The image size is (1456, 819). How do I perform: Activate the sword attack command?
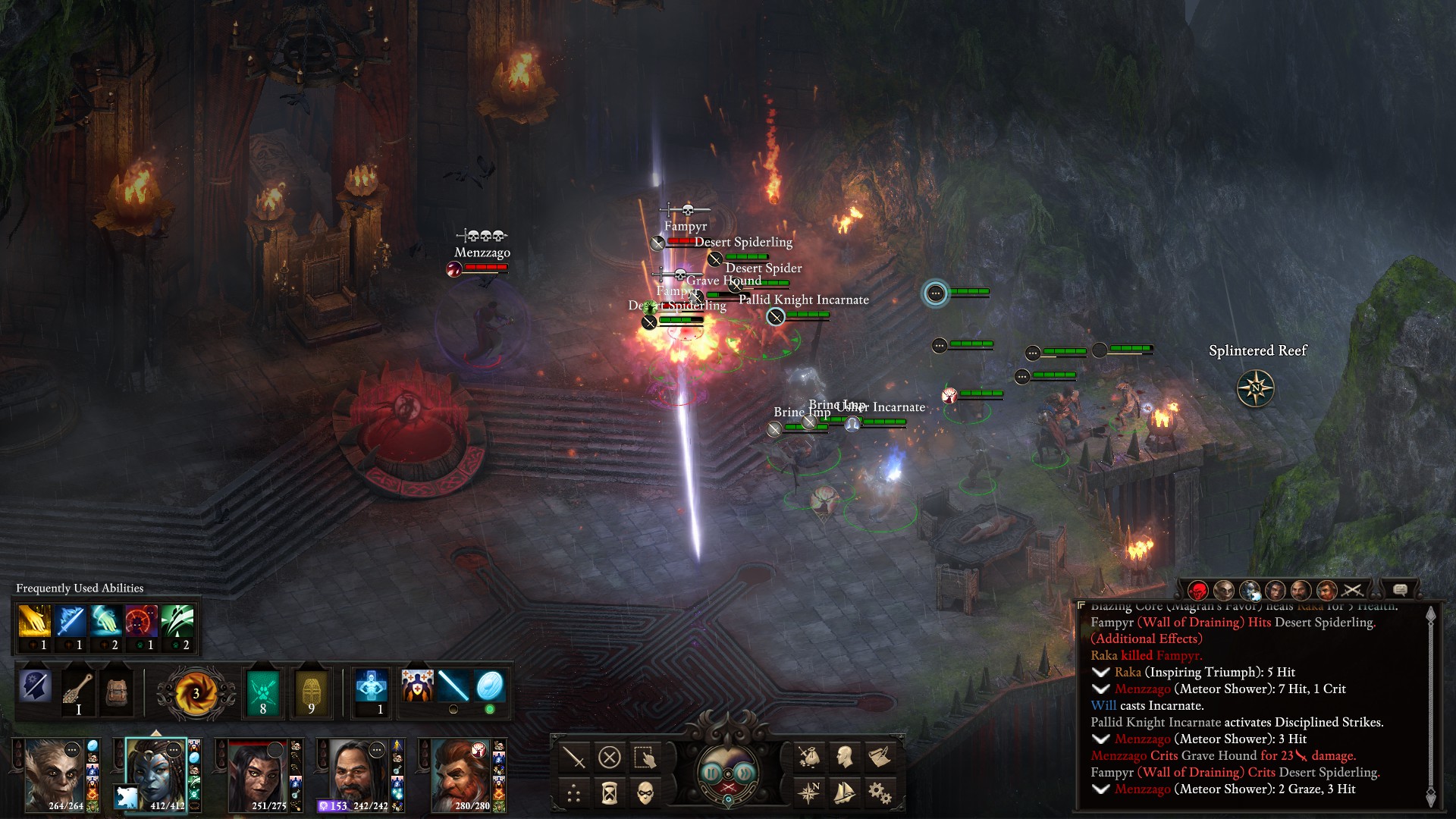coord(574,757)
